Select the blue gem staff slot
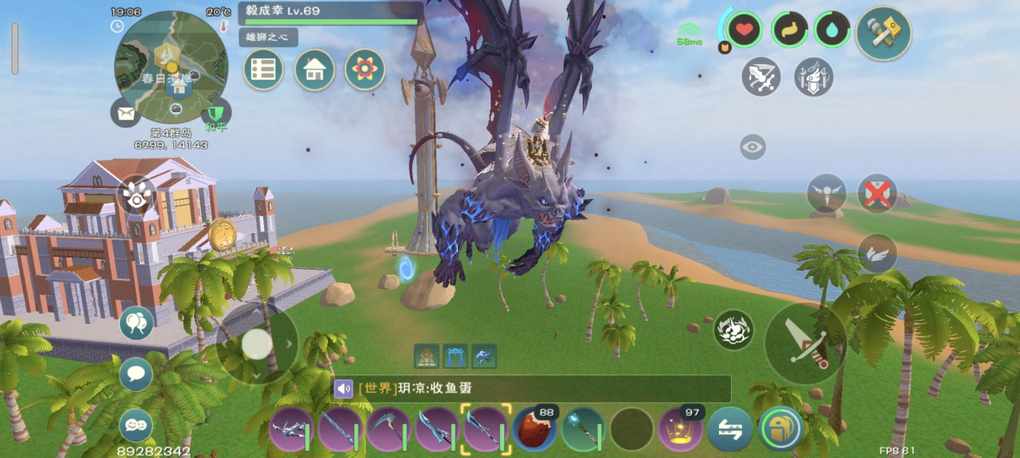The image size is (1020, 458). point(584,429)
